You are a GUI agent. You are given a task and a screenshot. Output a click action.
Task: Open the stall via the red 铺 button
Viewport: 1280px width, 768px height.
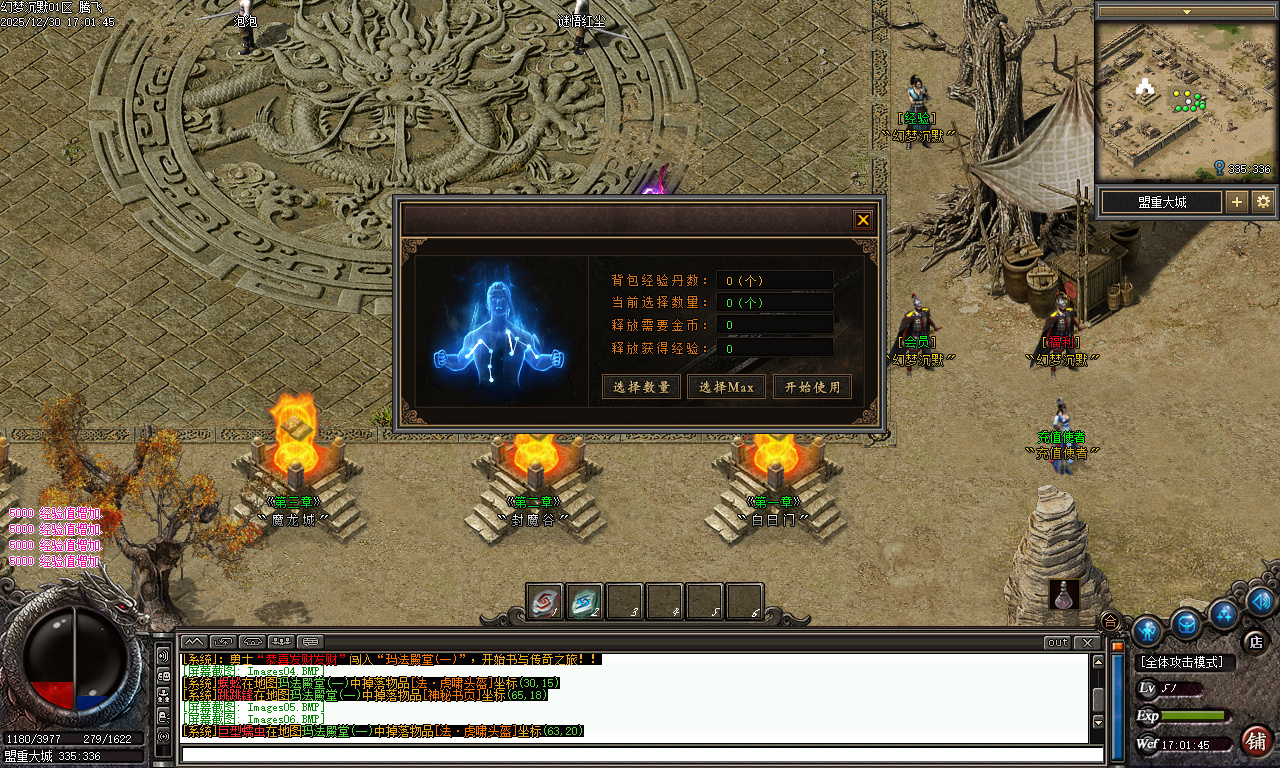tap(1256, 741)
